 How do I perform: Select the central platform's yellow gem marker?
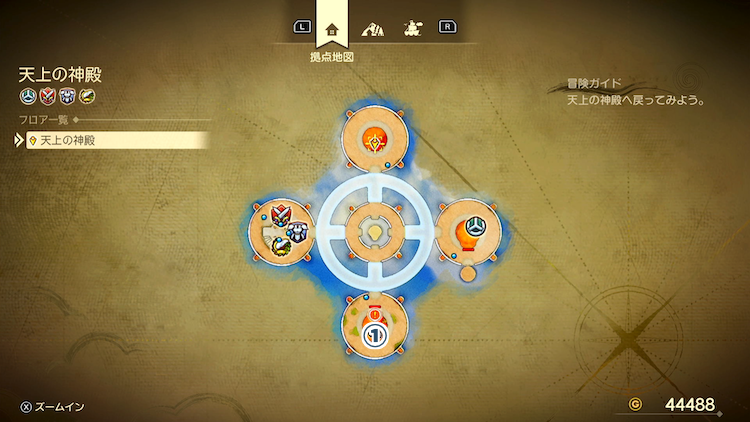point(373,232)
